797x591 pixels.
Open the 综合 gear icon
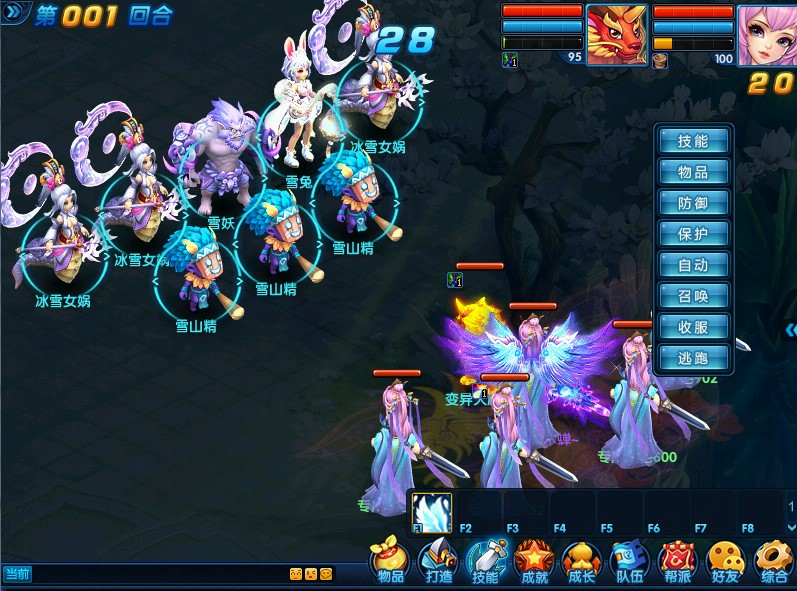click(773, 562)
